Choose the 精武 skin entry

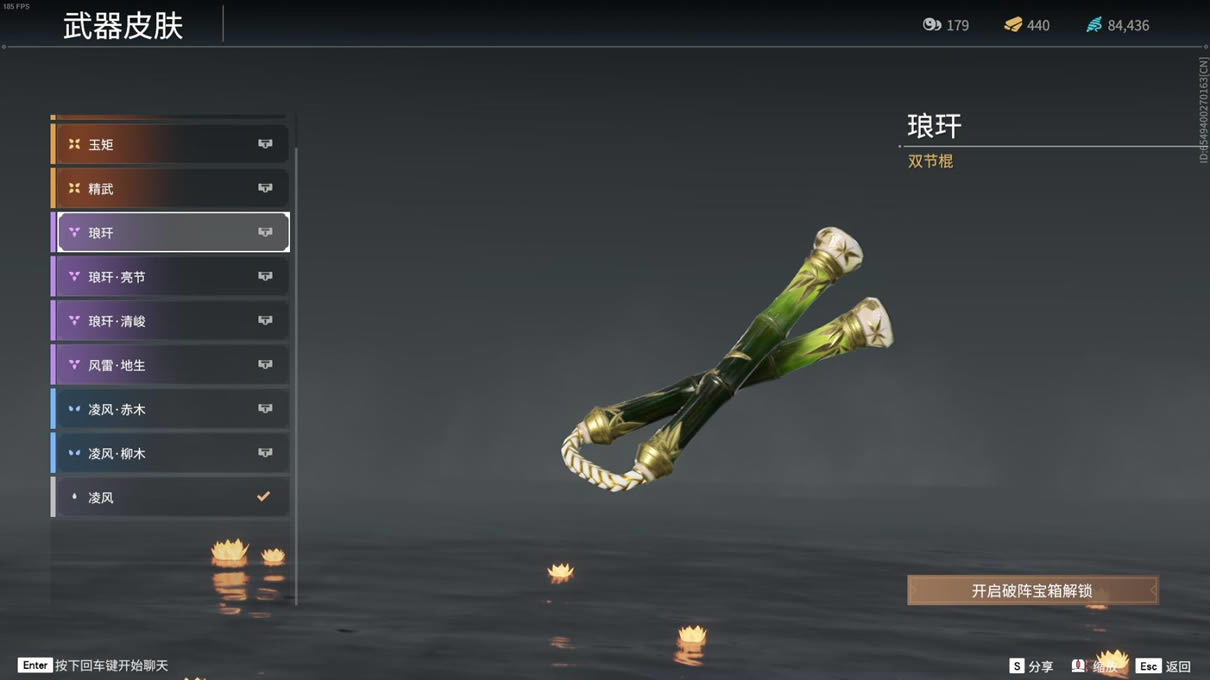coord(172,189)
